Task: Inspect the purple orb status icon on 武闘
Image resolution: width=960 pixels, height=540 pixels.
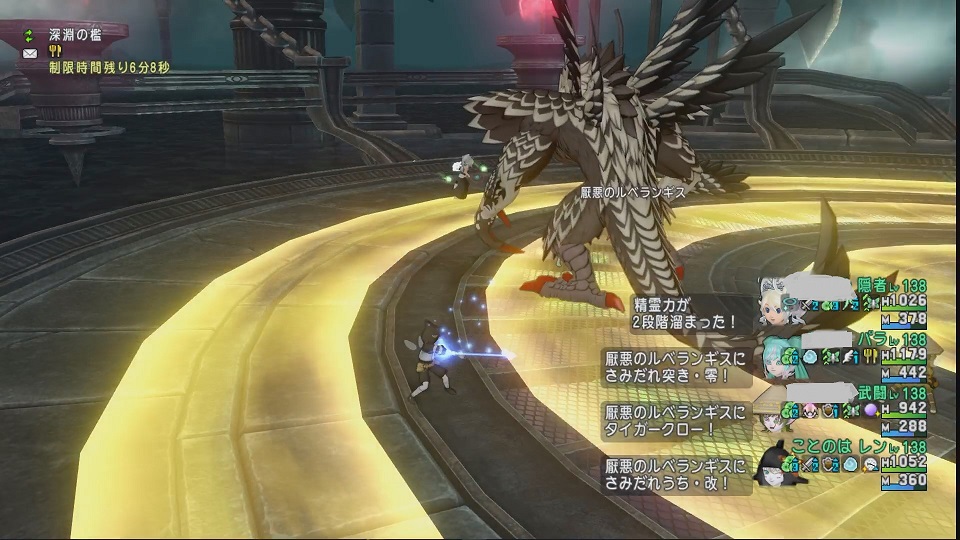Action: 870,410
